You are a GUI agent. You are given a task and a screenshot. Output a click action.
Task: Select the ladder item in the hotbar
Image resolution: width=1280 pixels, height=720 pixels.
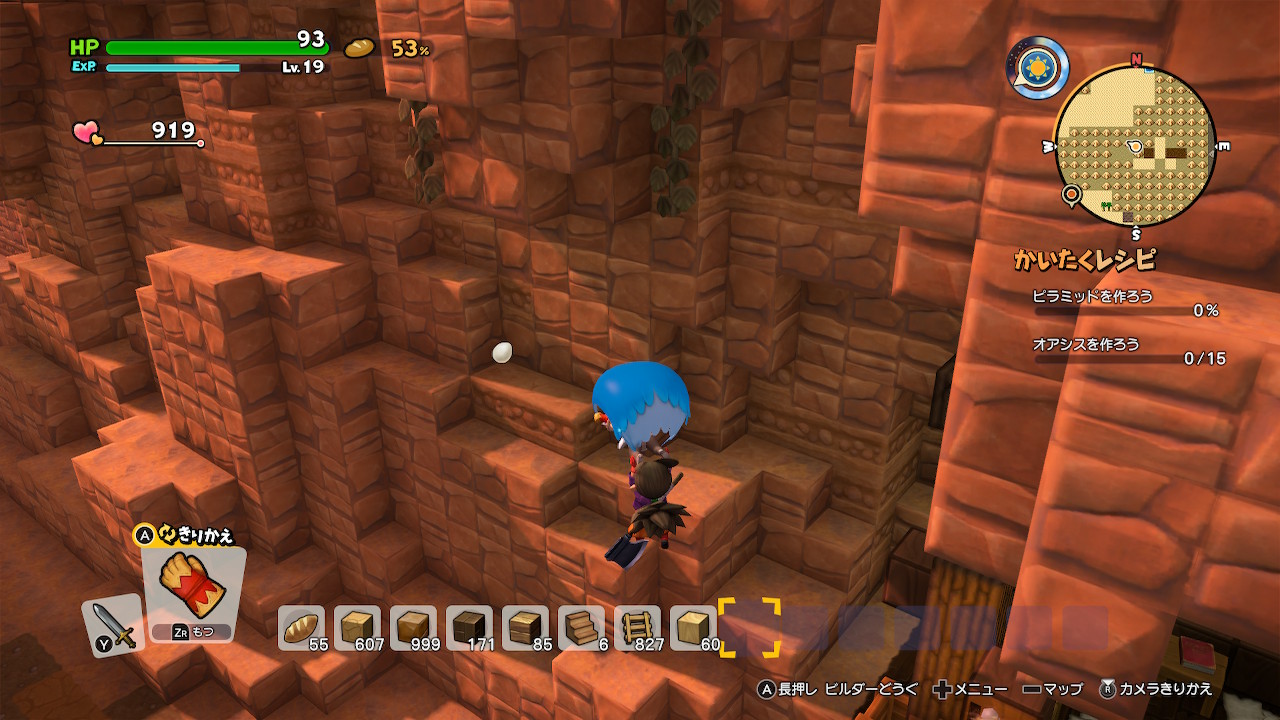[637, 627]
